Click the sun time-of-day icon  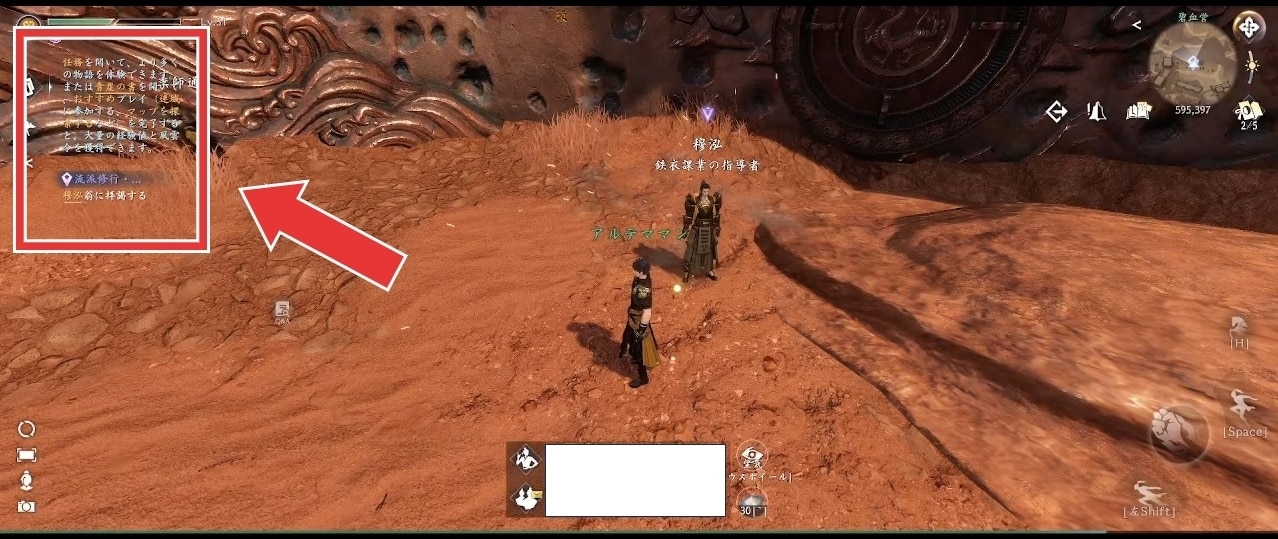click(x=1251, y=66)
